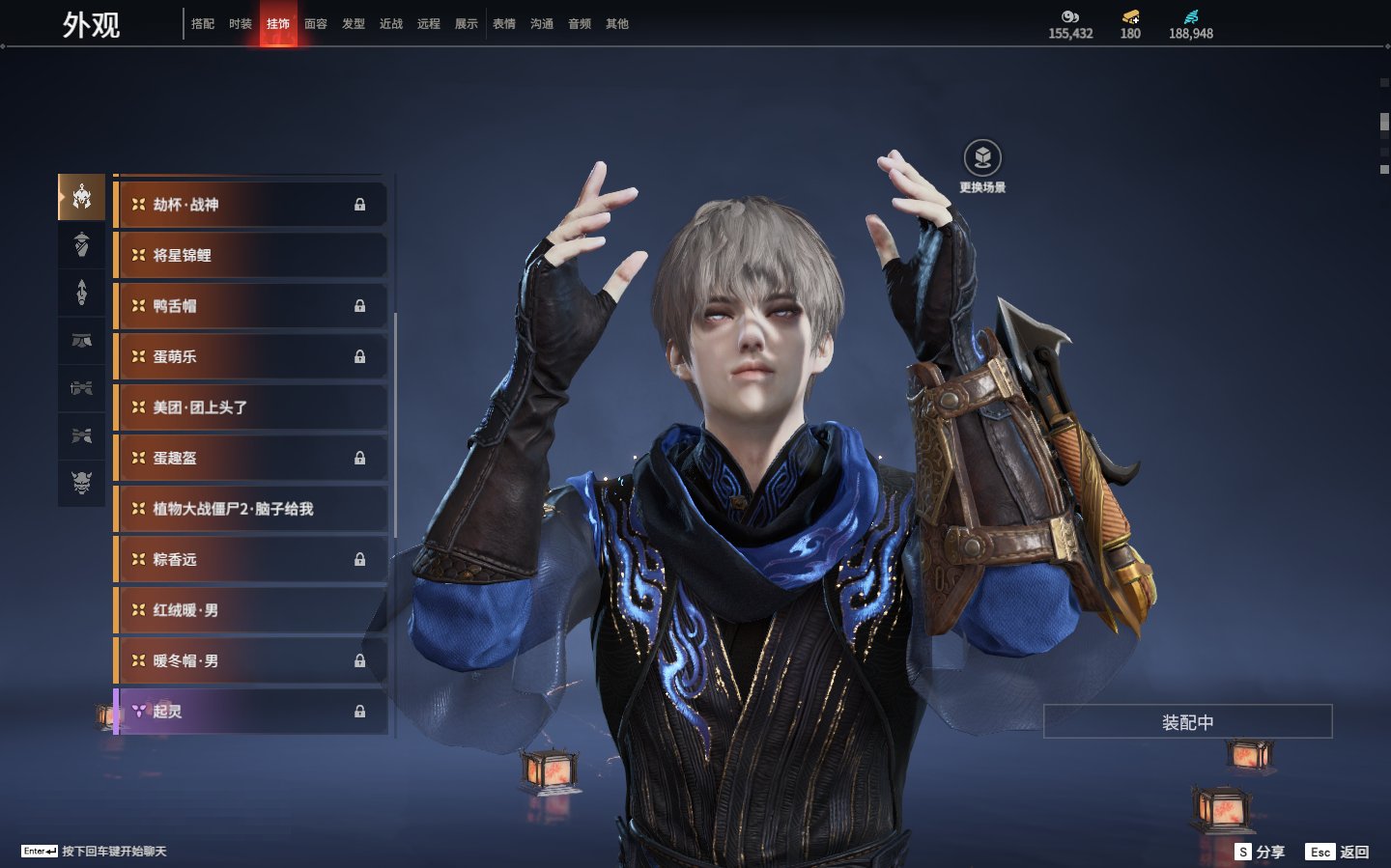Click the 更换场景 change scene icon
1391x868 pixels.
coord(982,158)
